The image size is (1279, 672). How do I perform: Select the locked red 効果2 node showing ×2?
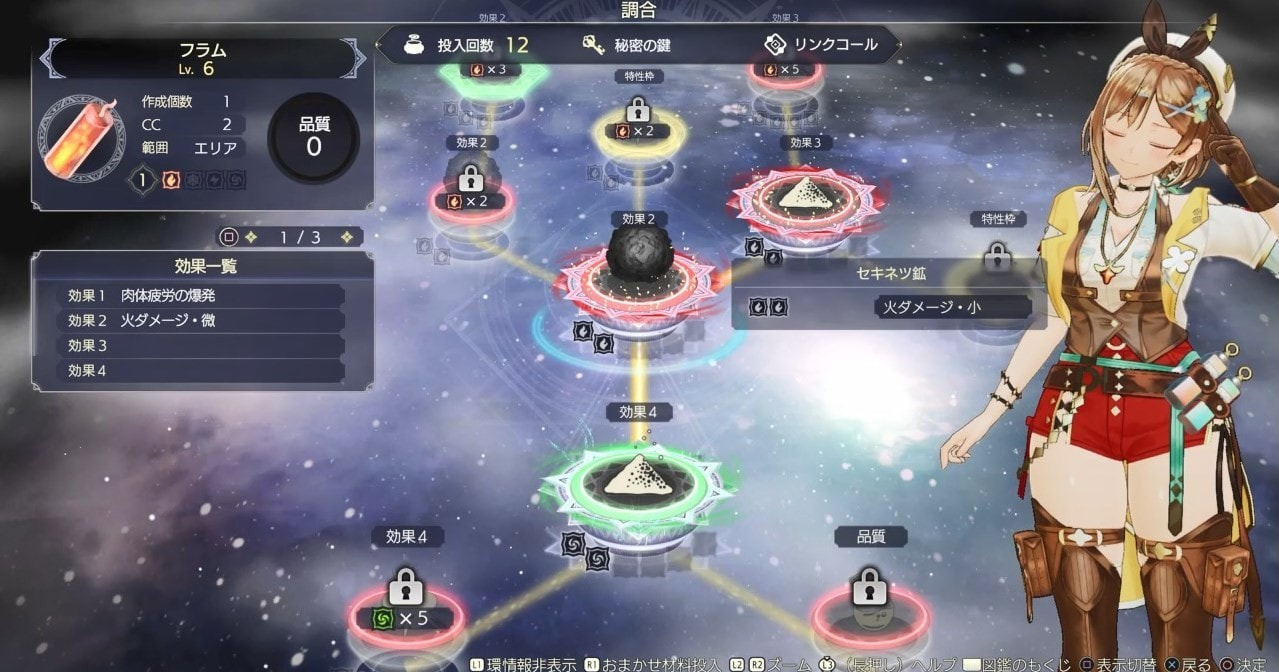click(x=470, y=192)
